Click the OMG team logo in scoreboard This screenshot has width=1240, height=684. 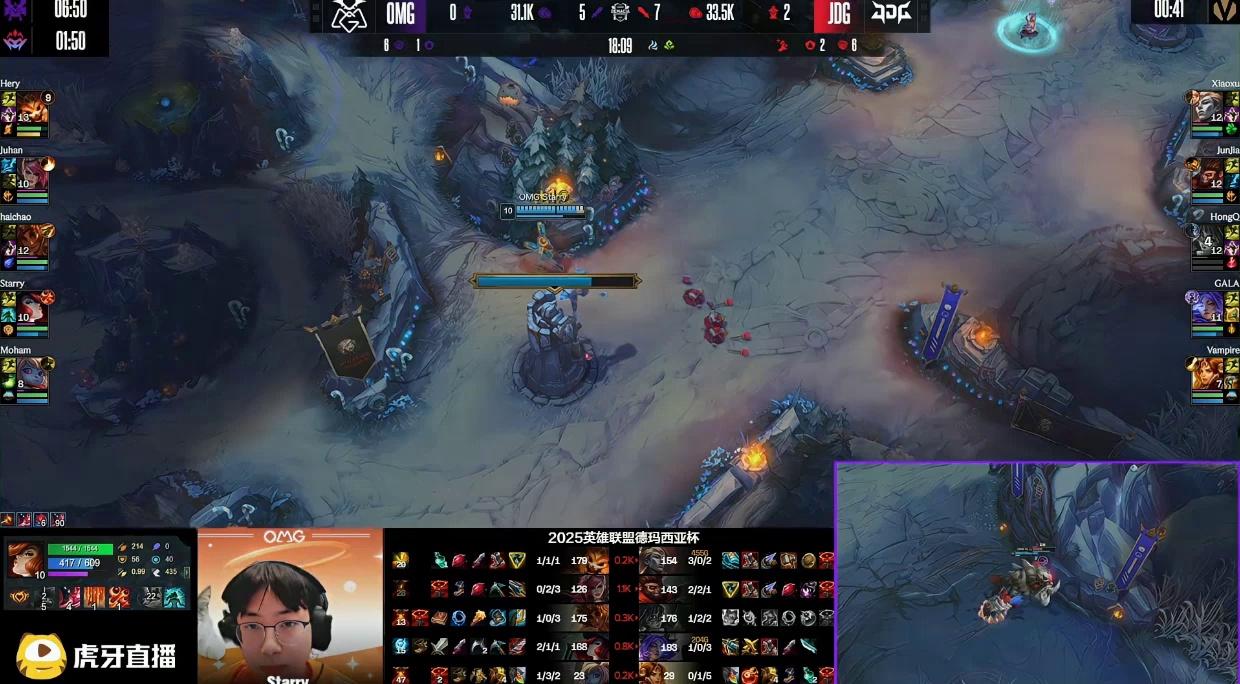pyautogui.click(x=350, y=15)
